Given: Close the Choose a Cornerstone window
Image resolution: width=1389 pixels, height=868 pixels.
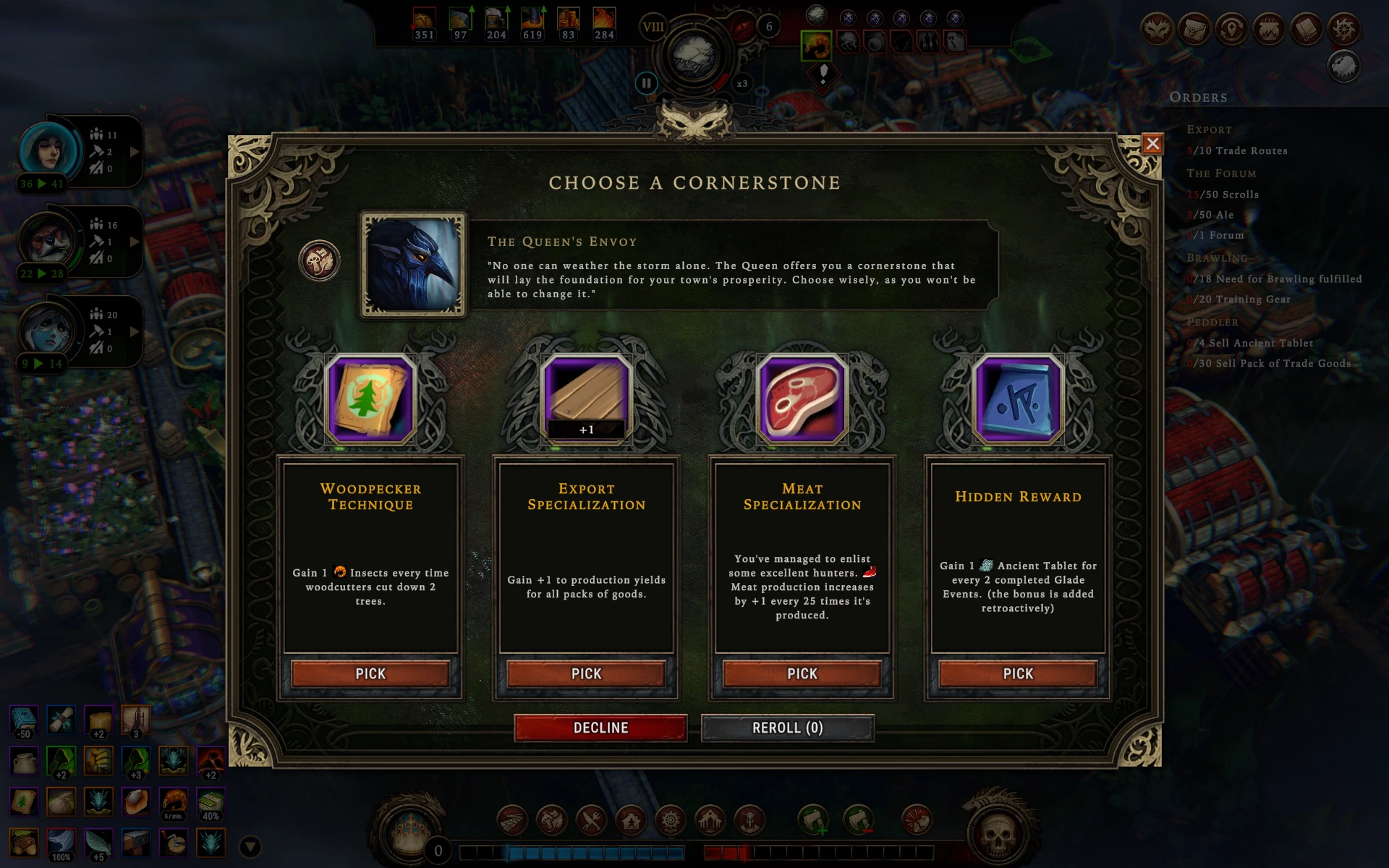Looking at the screenshot, I should point(1152,144).
